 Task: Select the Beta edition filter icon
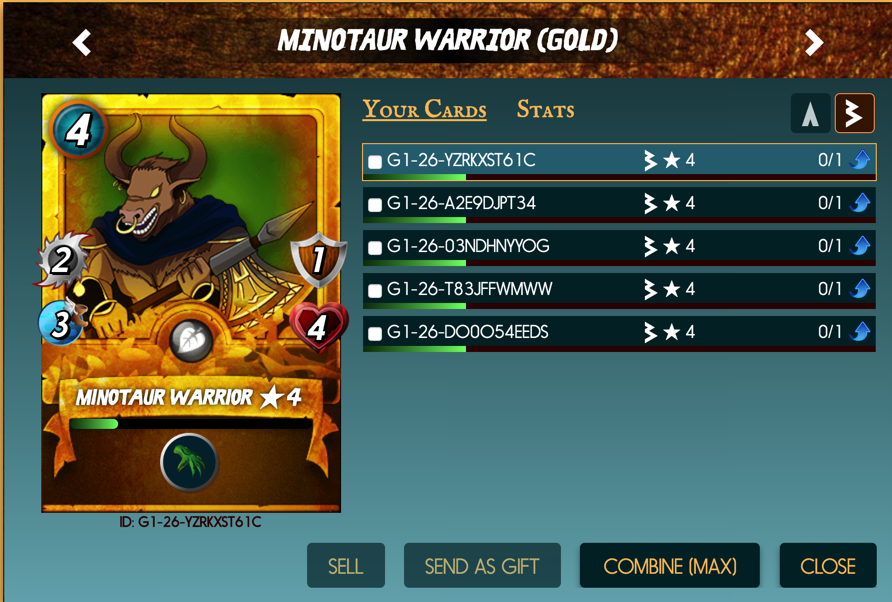[854, 114]
